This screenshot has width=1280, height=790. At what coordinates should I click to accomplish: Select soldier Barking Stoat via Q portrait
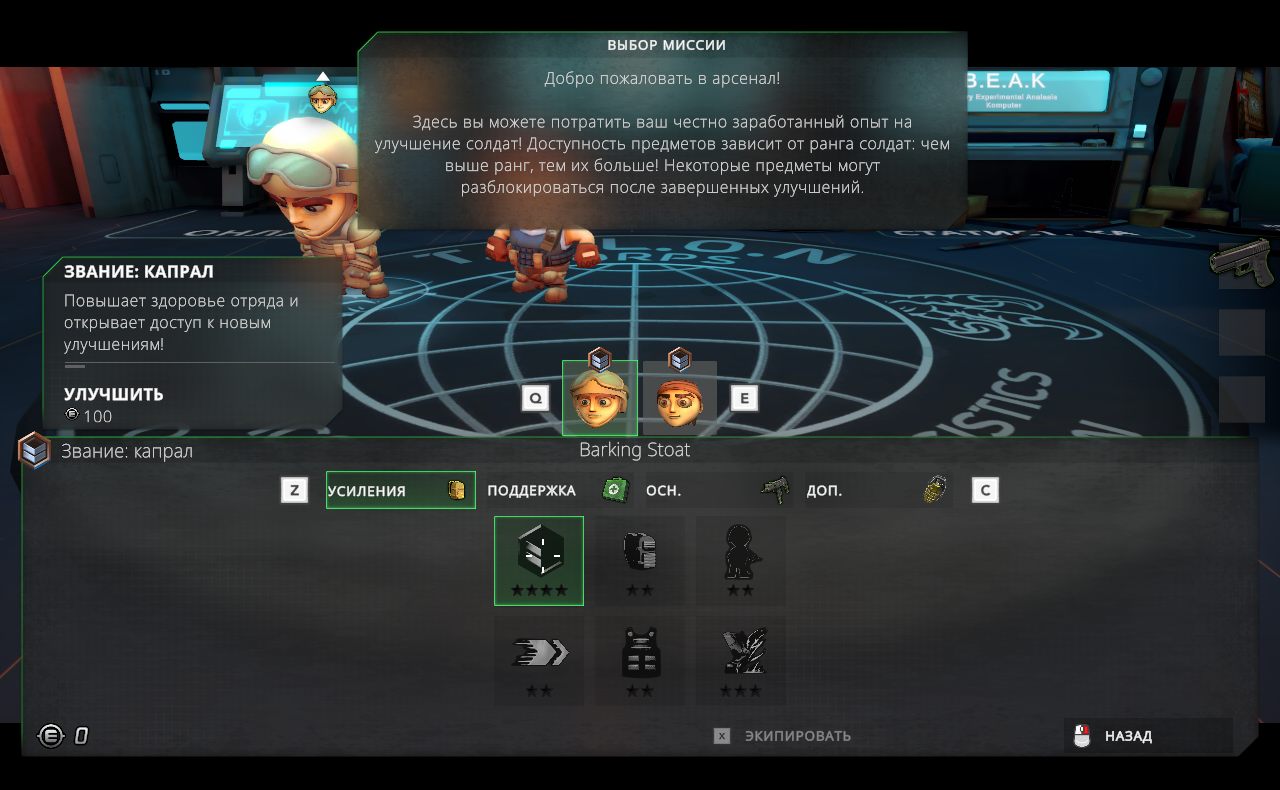(x=600, y=397)
